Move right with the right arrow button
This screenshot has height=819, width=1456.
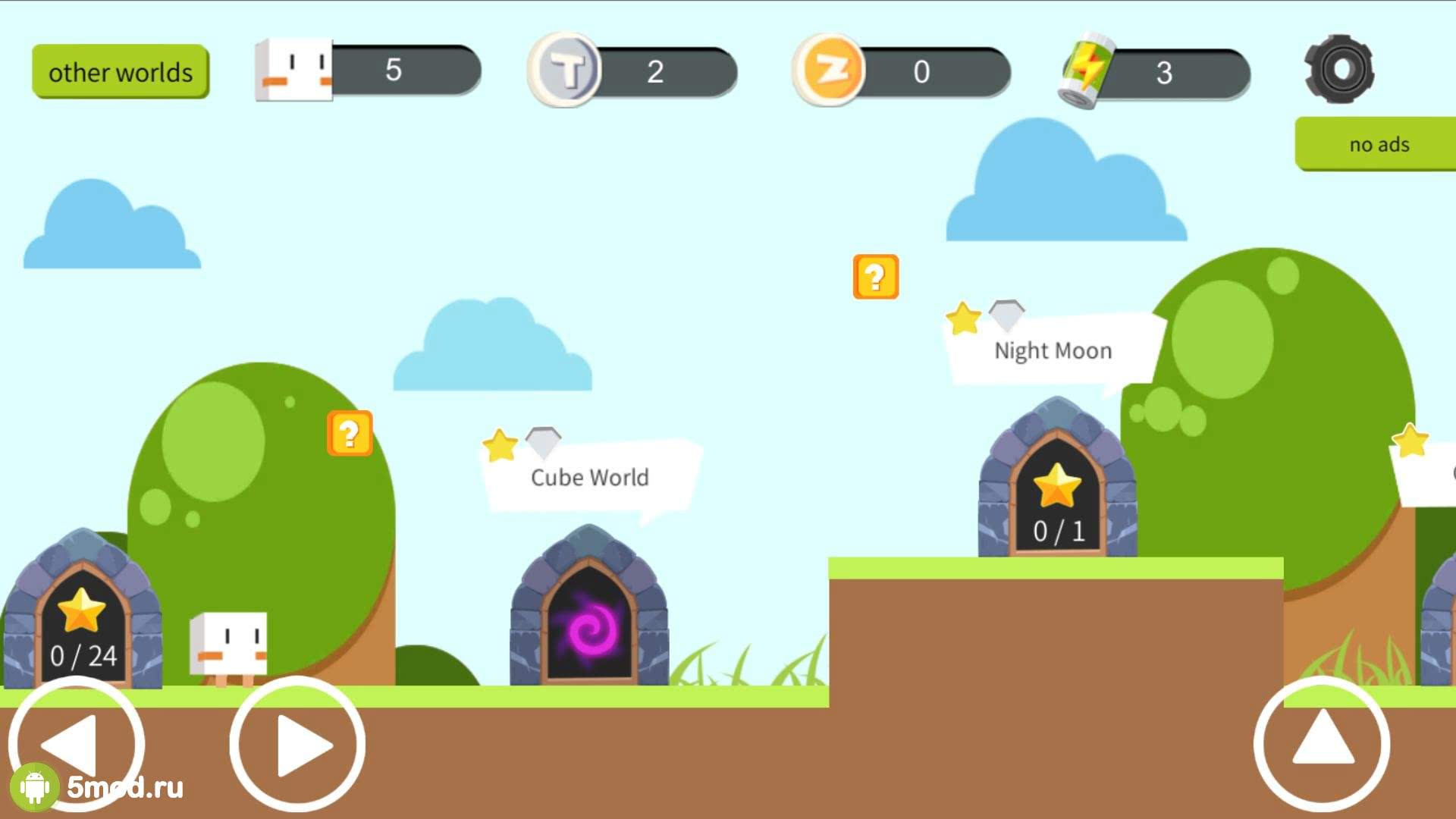click(x=298, y=745)
